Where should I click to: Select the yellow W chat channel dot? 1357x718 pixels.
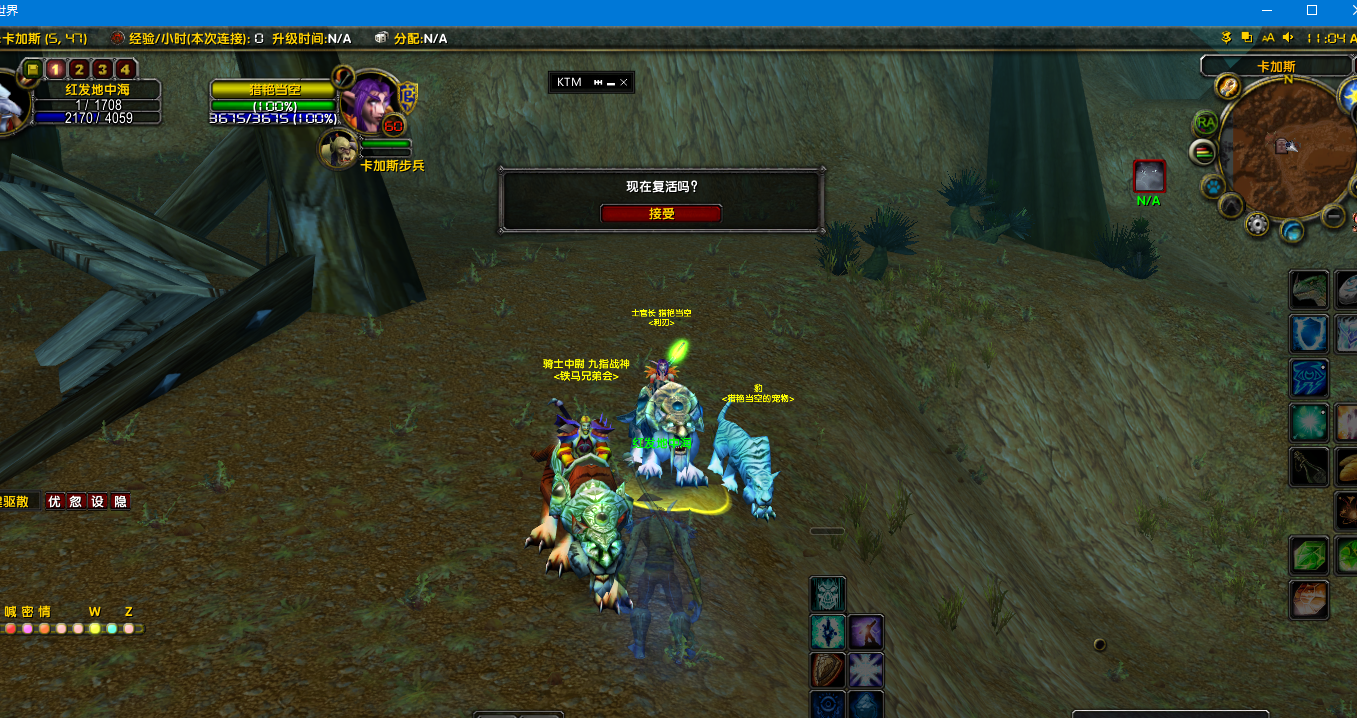(x=95, y=629)
